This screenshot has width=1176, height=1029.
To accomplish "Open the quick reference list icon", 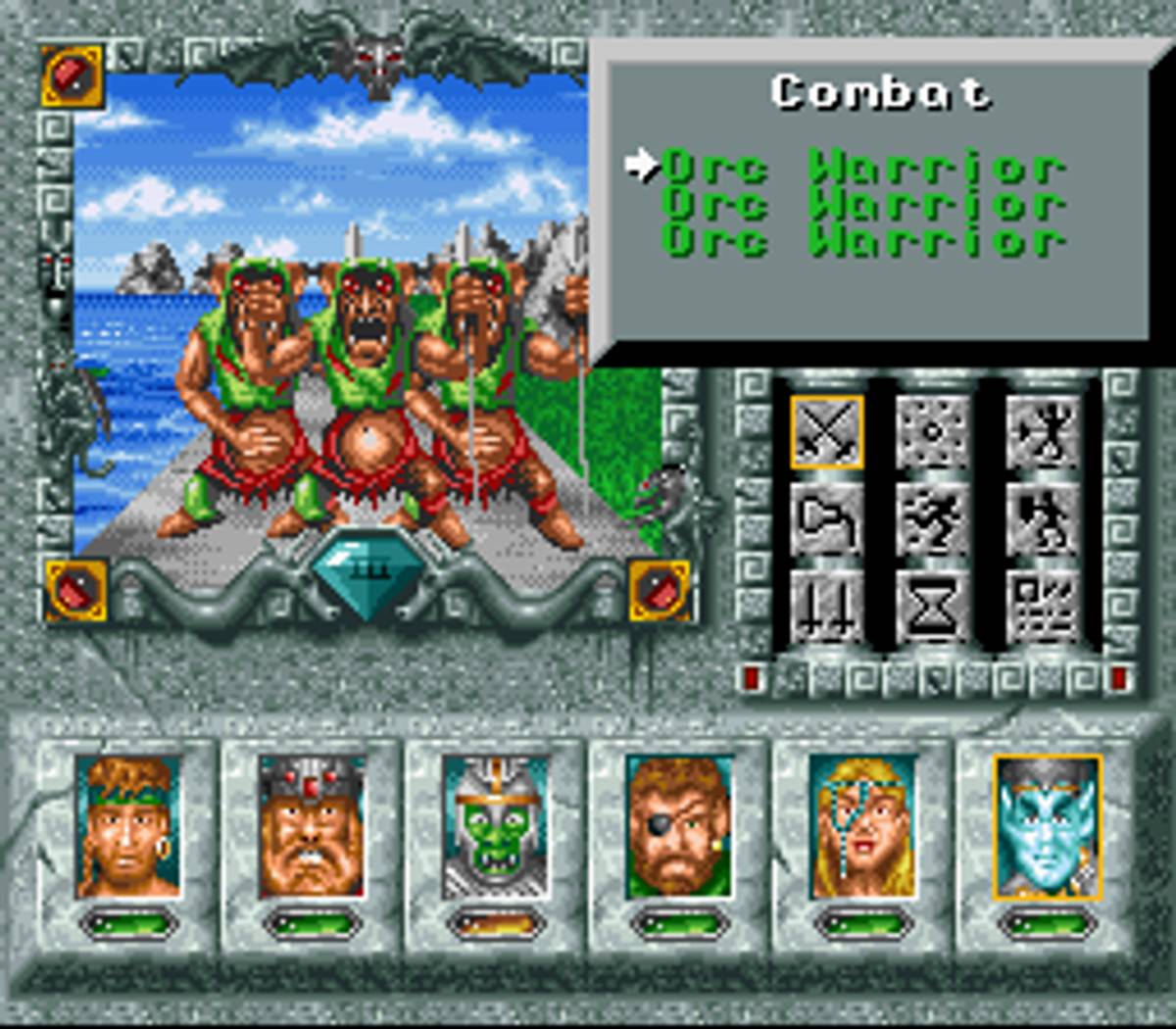I will tap(1041, 609).
